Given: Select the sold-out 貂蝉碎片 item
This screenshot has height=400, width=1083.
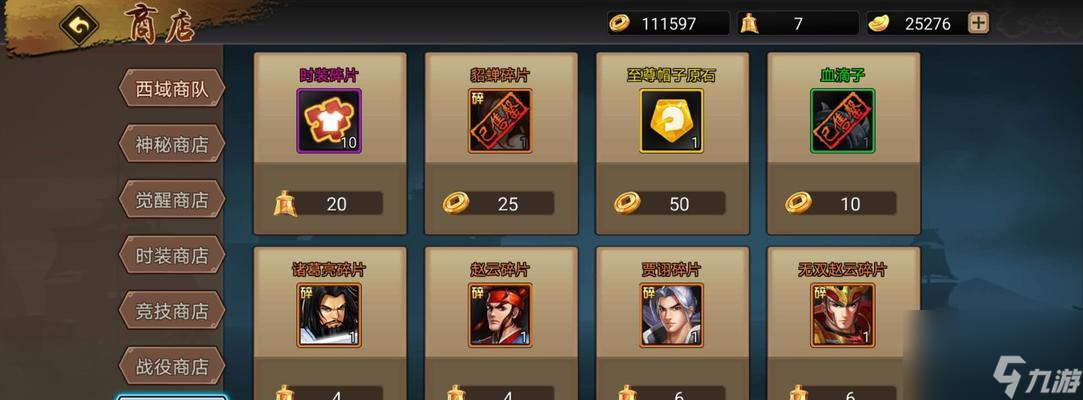Looking at the screenshot, I should click(500, 121).
